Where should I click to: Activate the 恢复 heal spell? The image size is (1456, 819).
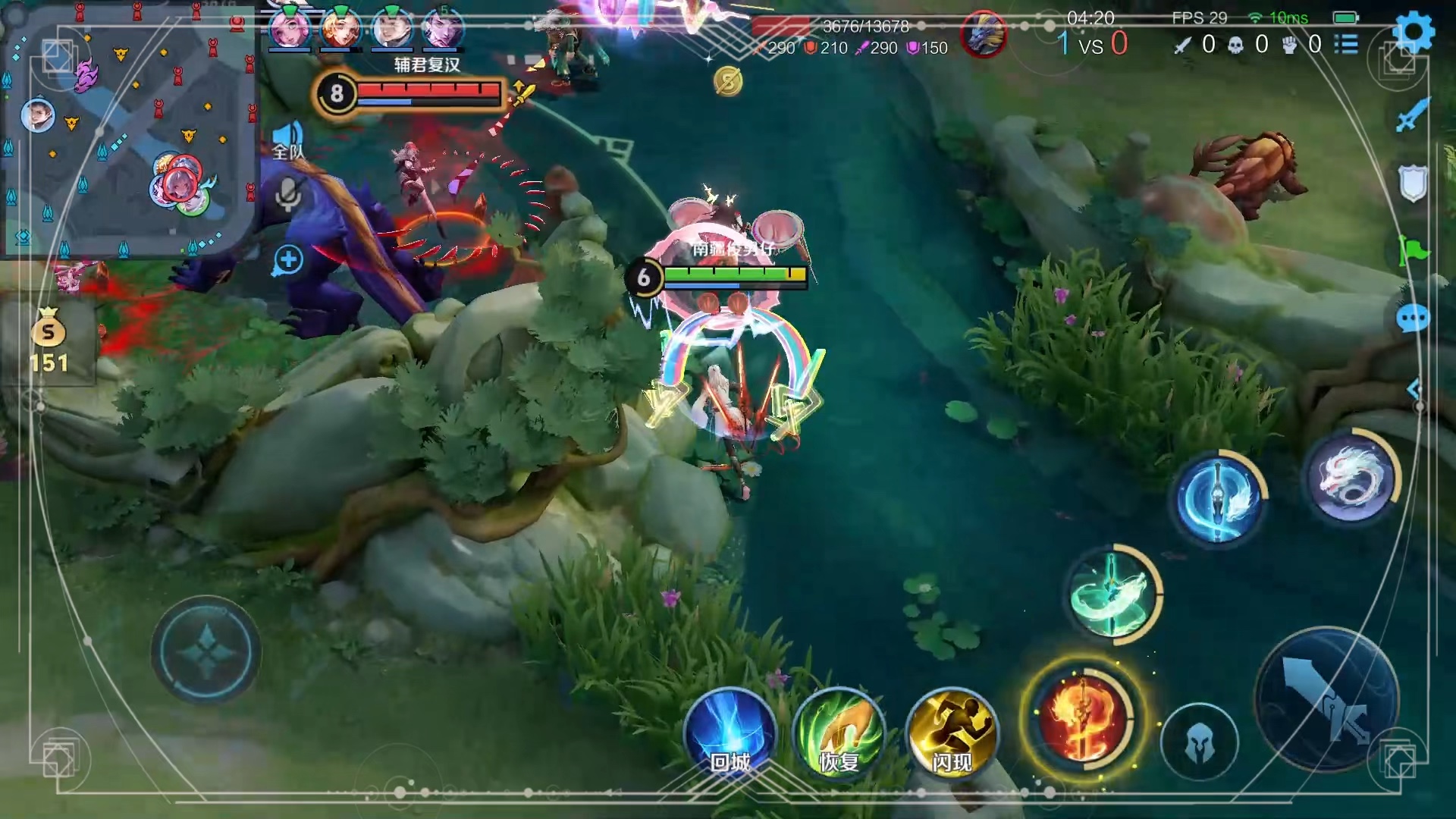tap(839, 733)
